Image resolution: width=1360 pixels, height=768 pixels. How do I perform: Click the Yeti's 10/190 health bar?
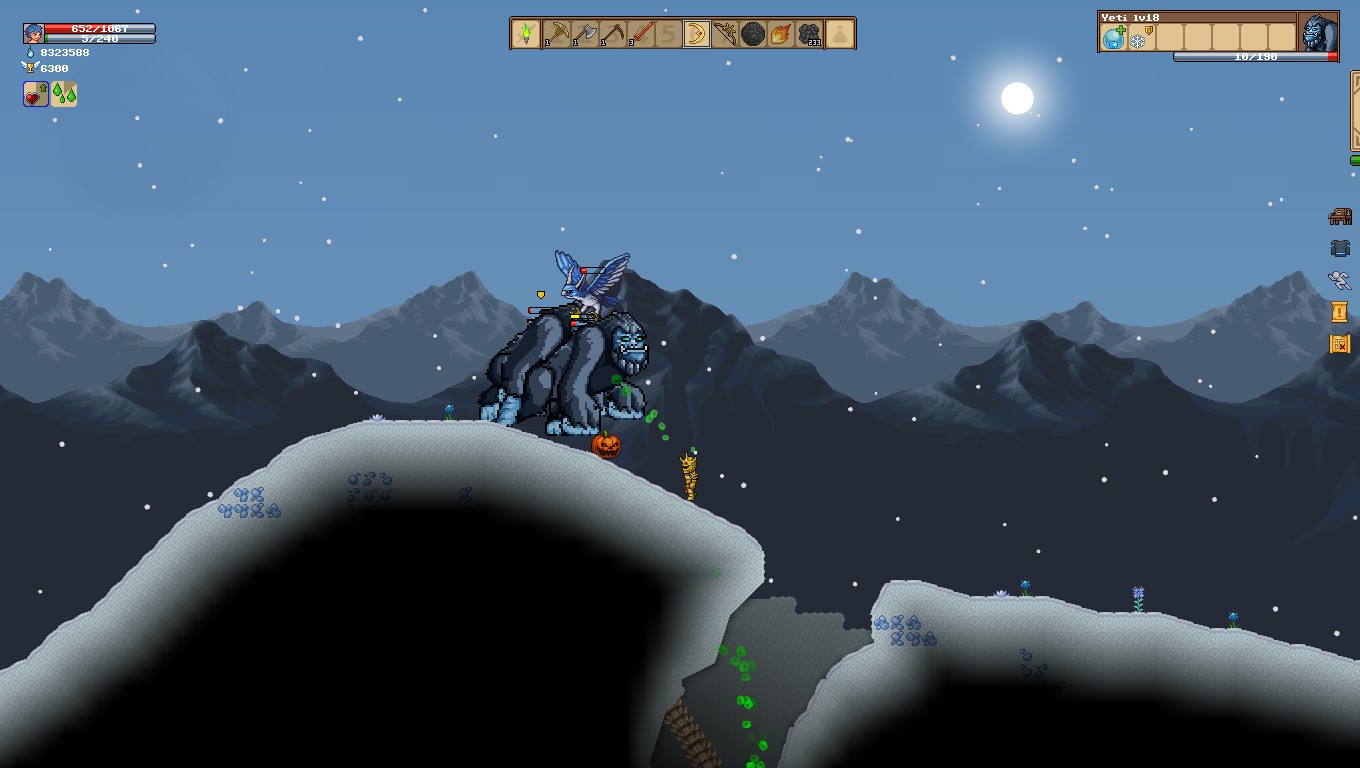[x=1255, y=56]
